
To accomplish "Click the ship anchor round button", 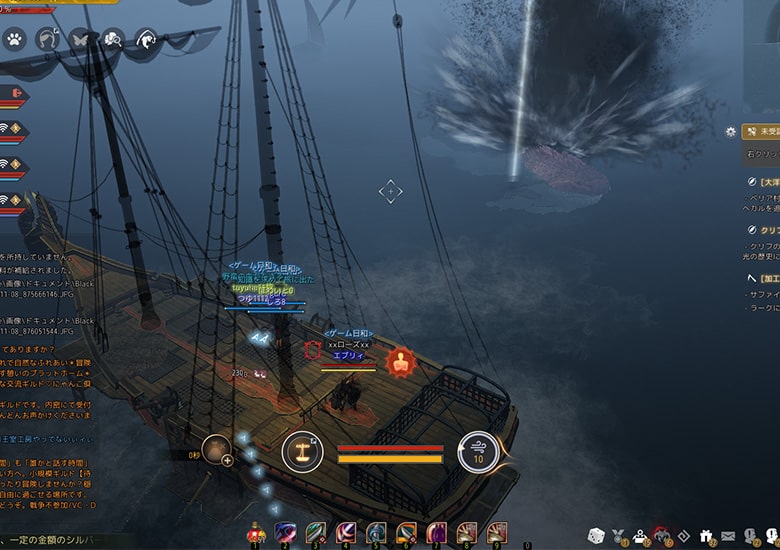I will click(x=302, y=452).
